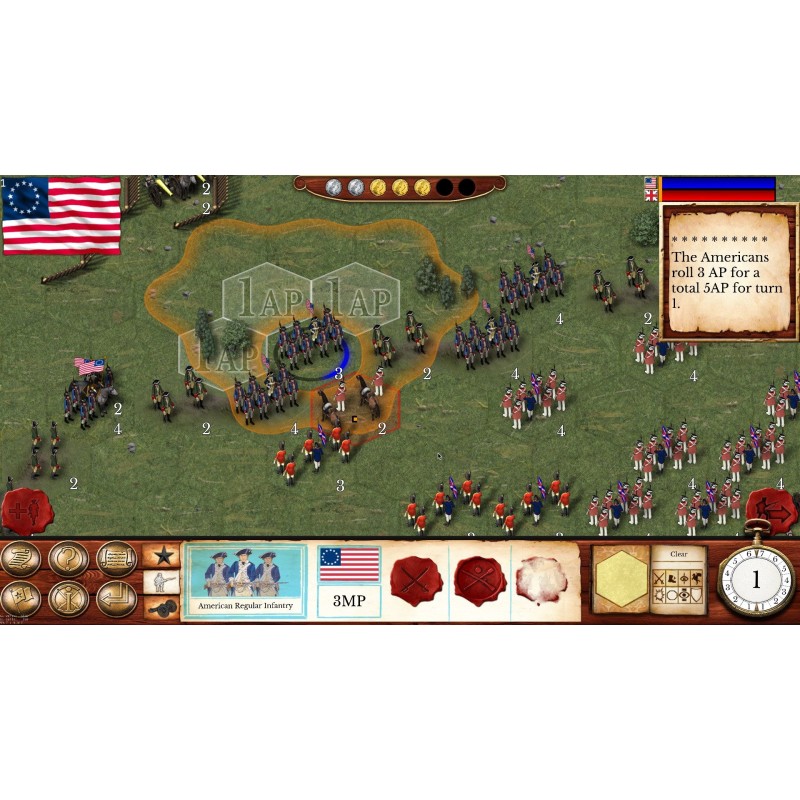Screen dimensions: 800x800
Task: Select the cannon artillery filter tab
Action: click(161, 607)
